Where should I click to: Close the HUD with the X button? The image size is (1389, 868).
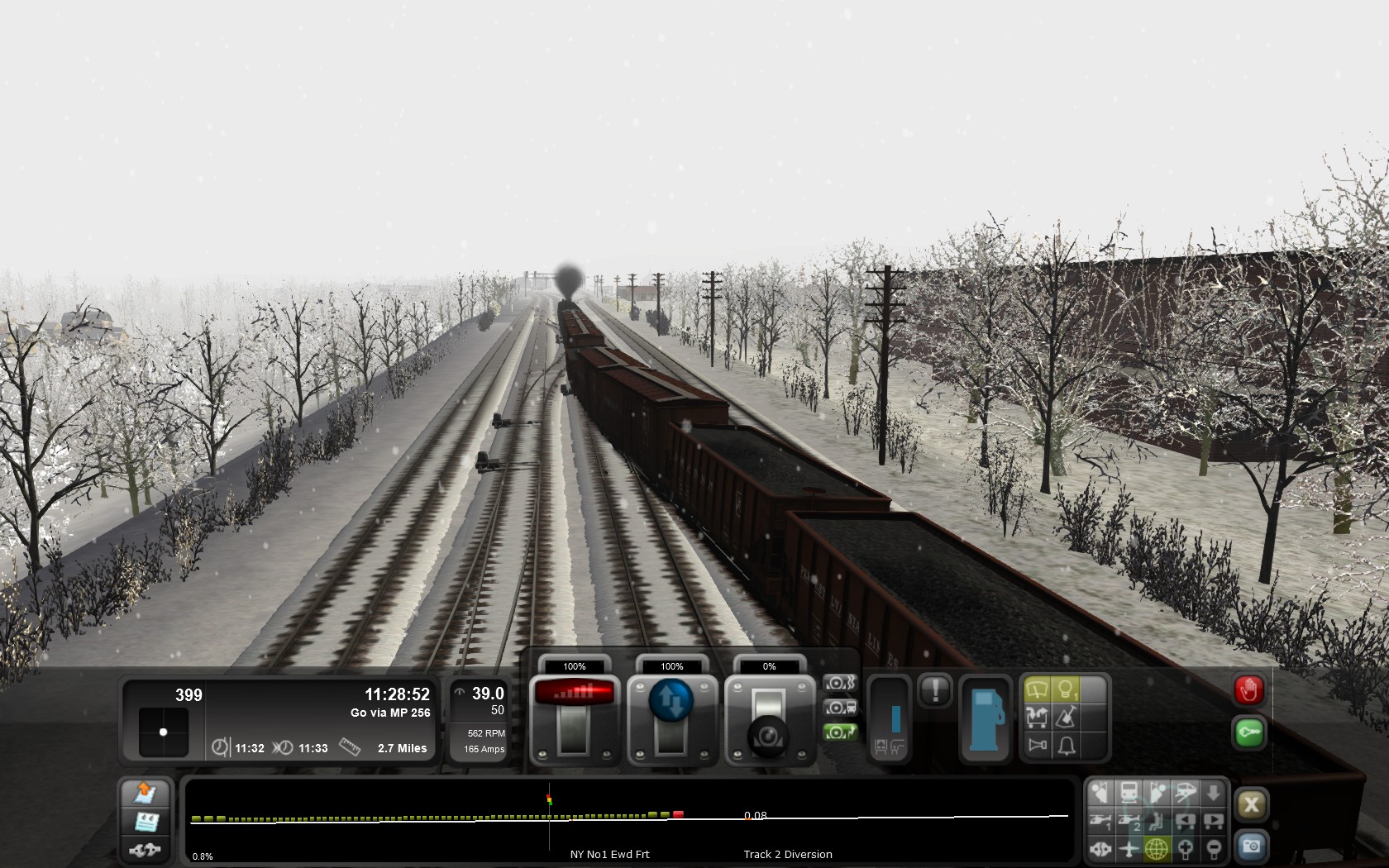1251,804
